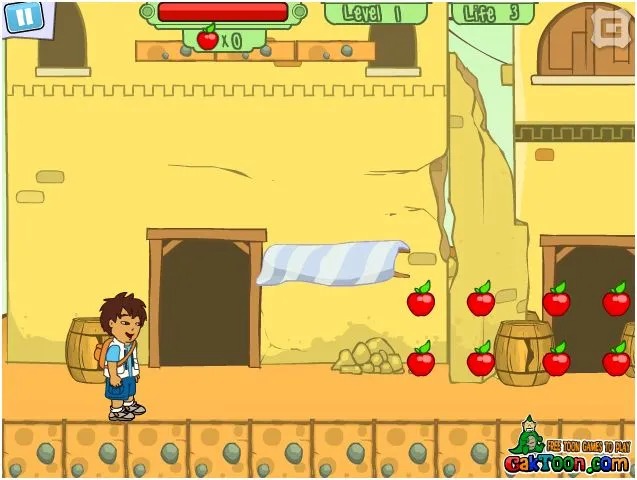Pause the game with the blue pause button

tap(26, 16)
